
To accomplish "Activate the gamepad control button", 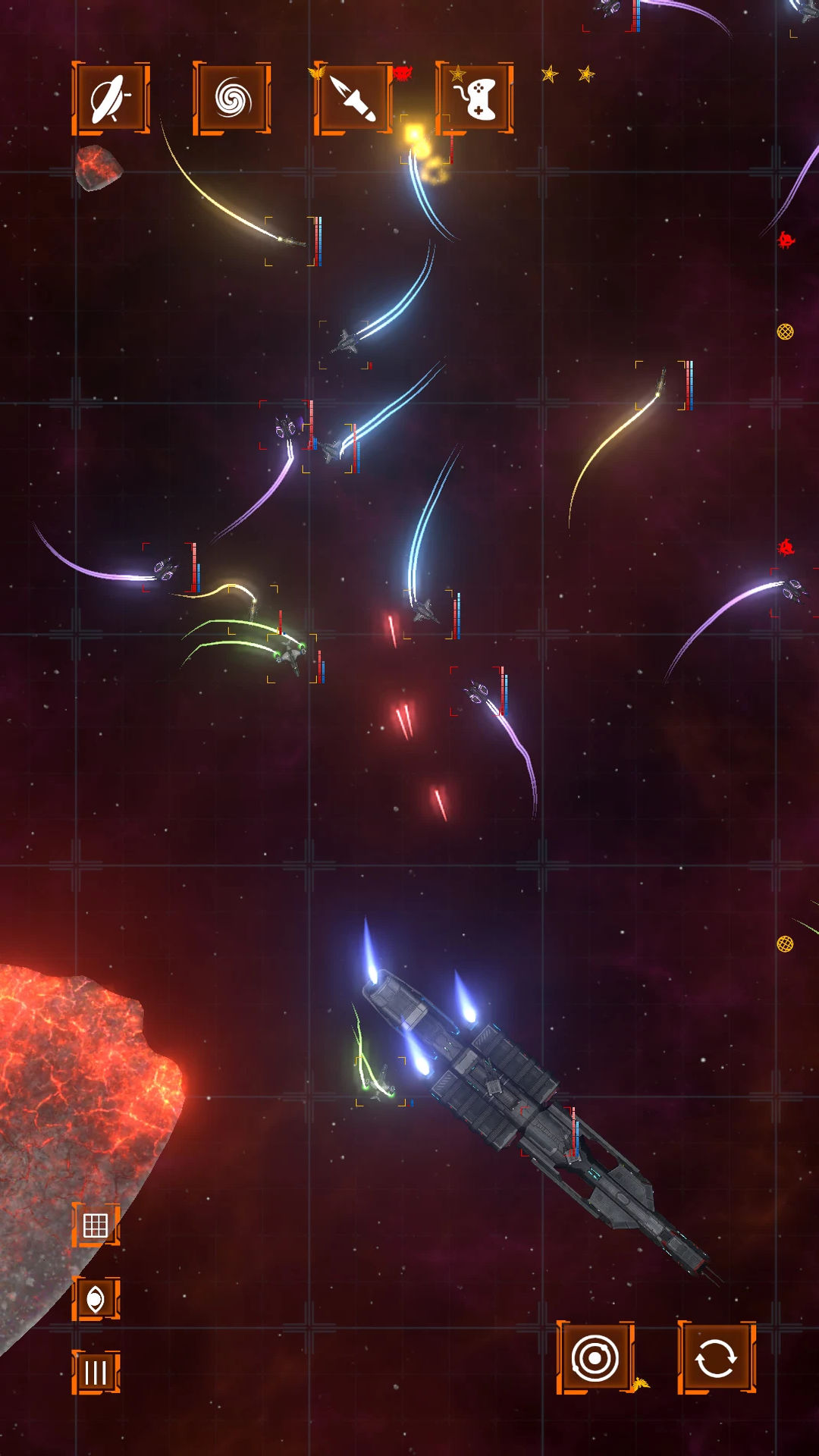I will (475, 99).
